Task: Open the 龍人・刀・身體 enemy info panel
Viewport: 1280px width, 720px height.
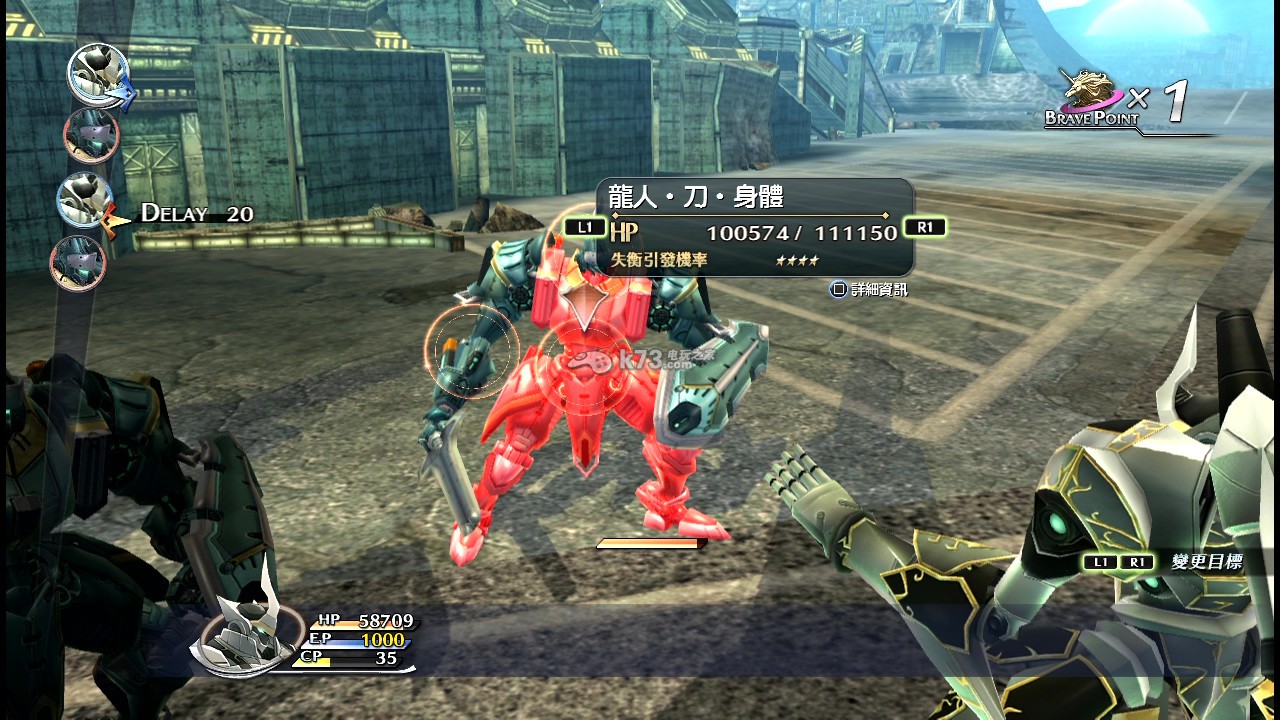Action: click(755, 227)
